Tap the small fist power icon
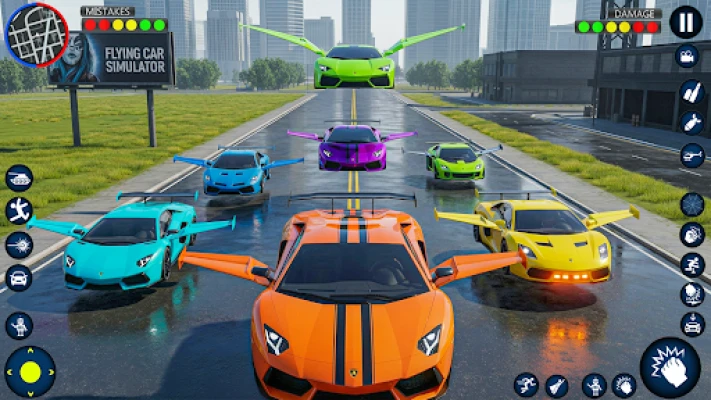Screen dimensions: 711x400 624,385
